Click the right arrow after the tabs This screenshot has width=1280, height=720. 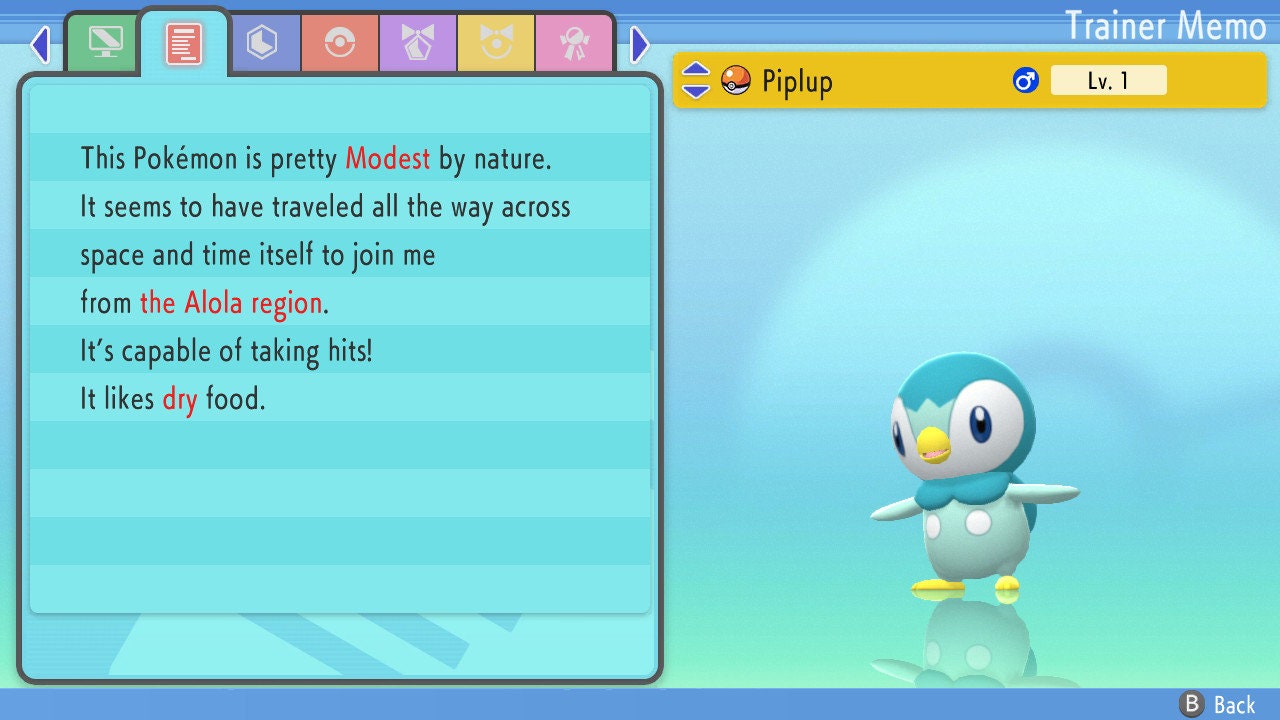[640, 44]
